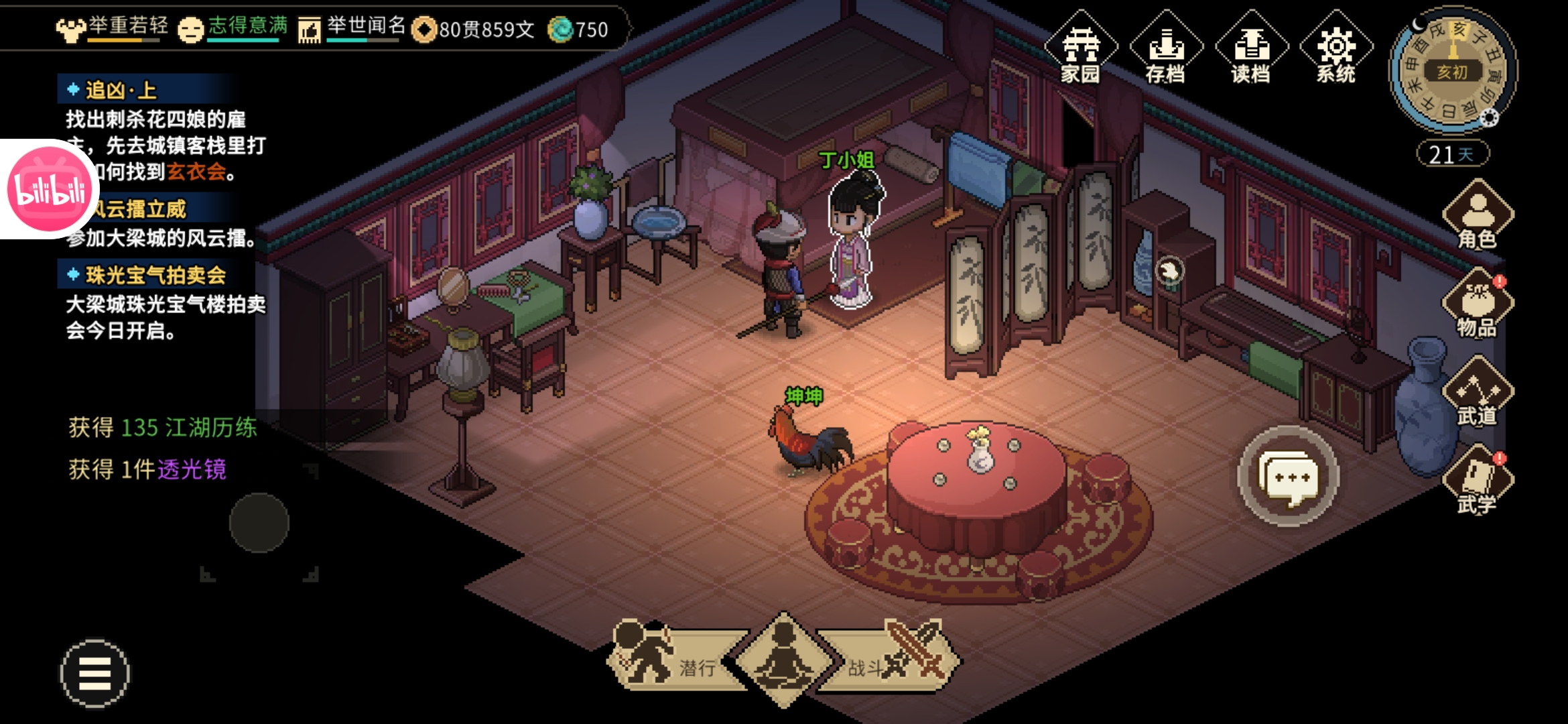Open the 武学 martial arts book
This screenshot has height=724, width=1568.
tap(1478, 481)
